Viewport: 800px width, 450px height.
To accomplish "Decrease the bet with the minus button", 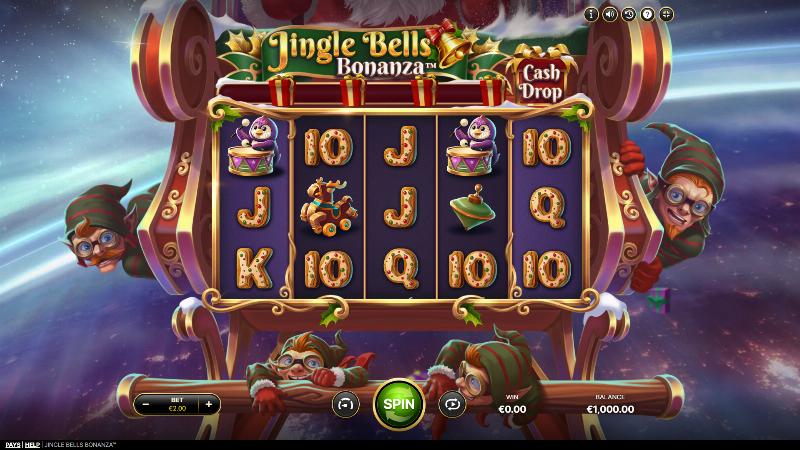I will coord(146,405).
